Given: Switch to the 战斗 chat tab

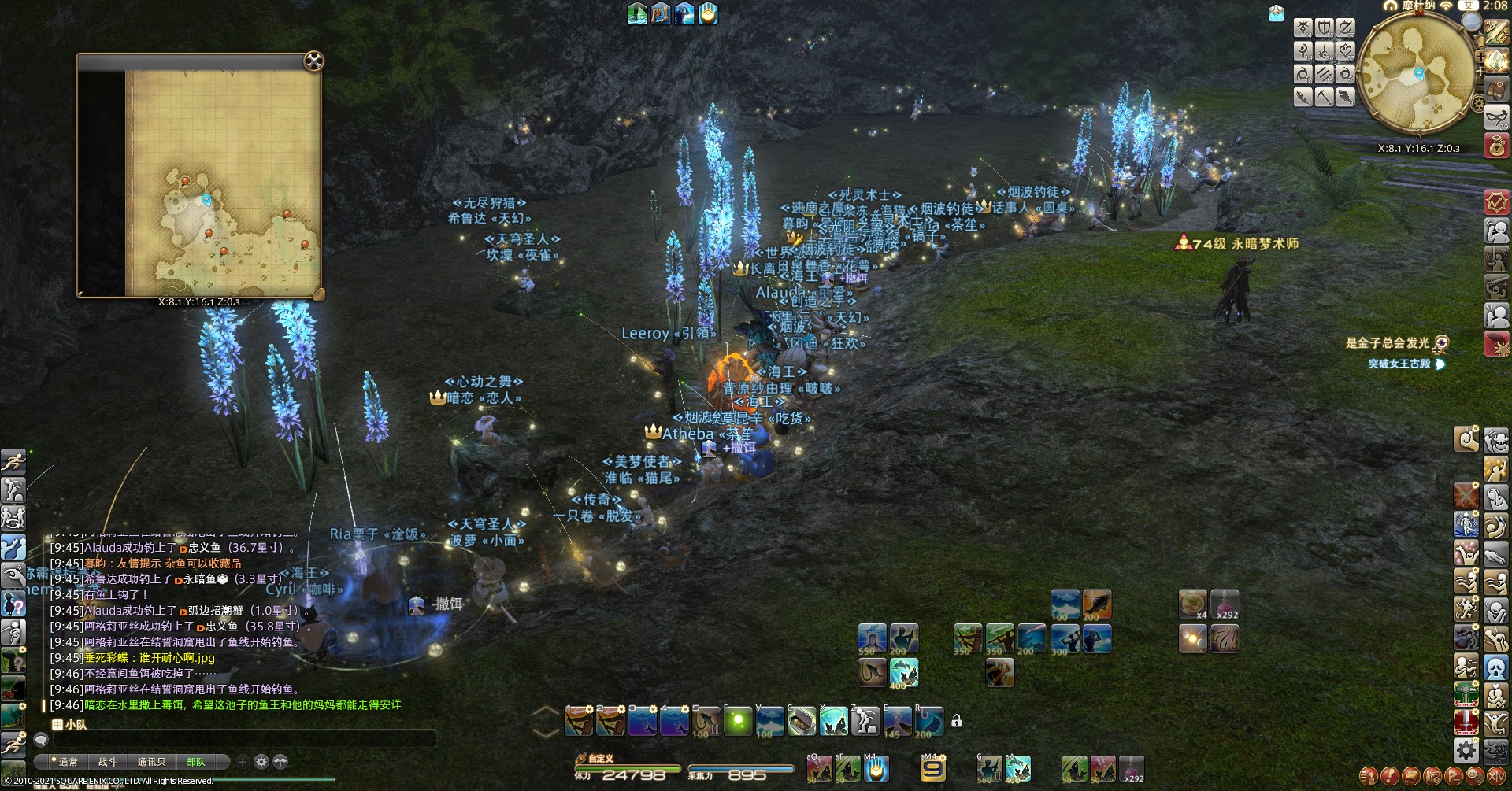Looking at the screenshot, I should [107, 762].
